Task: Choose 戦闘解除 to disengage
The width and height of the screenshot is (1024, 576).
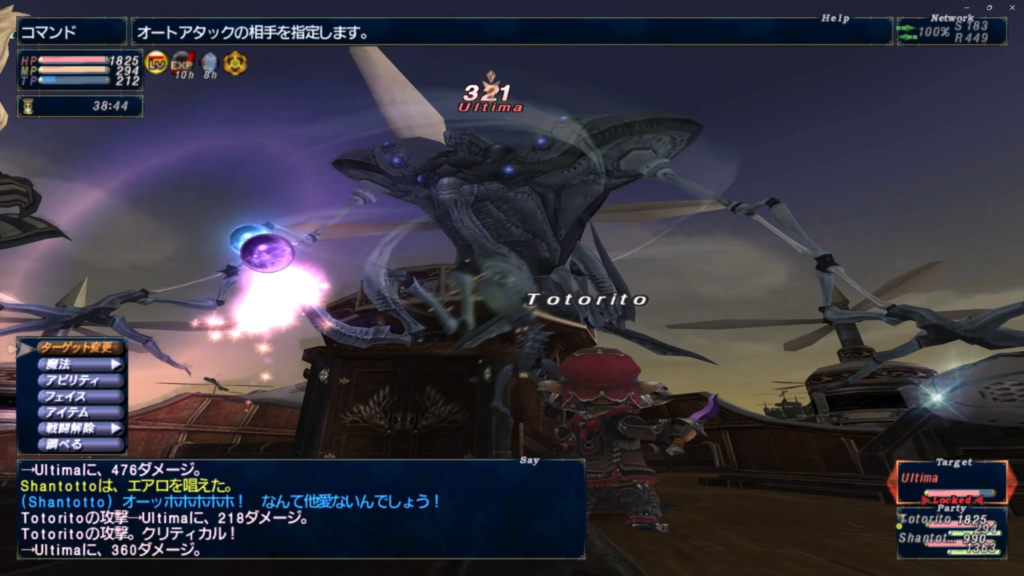Action: point(80,428)
